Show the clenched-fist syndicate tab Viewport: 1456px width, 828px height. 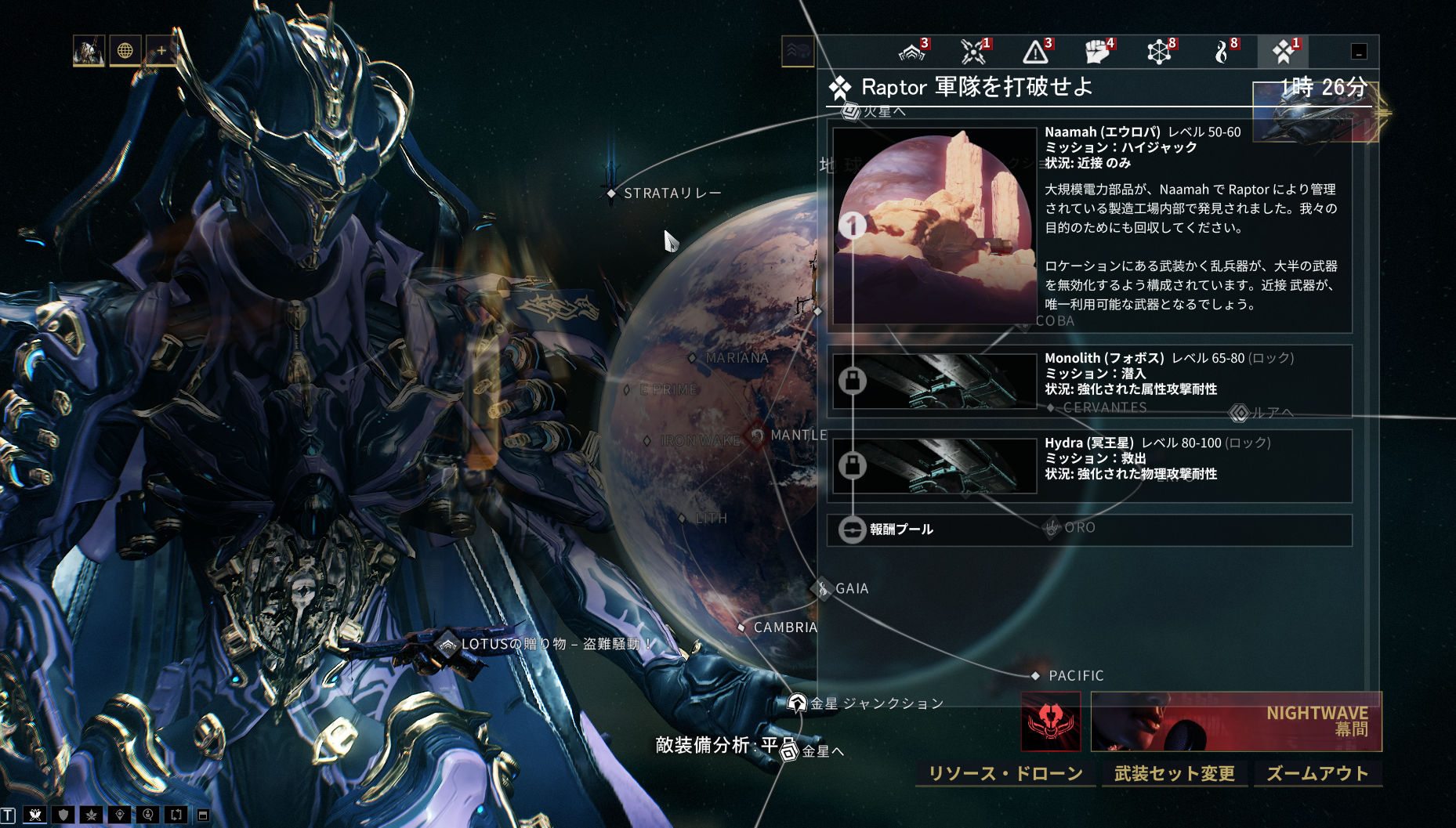tap(1098, 52)
